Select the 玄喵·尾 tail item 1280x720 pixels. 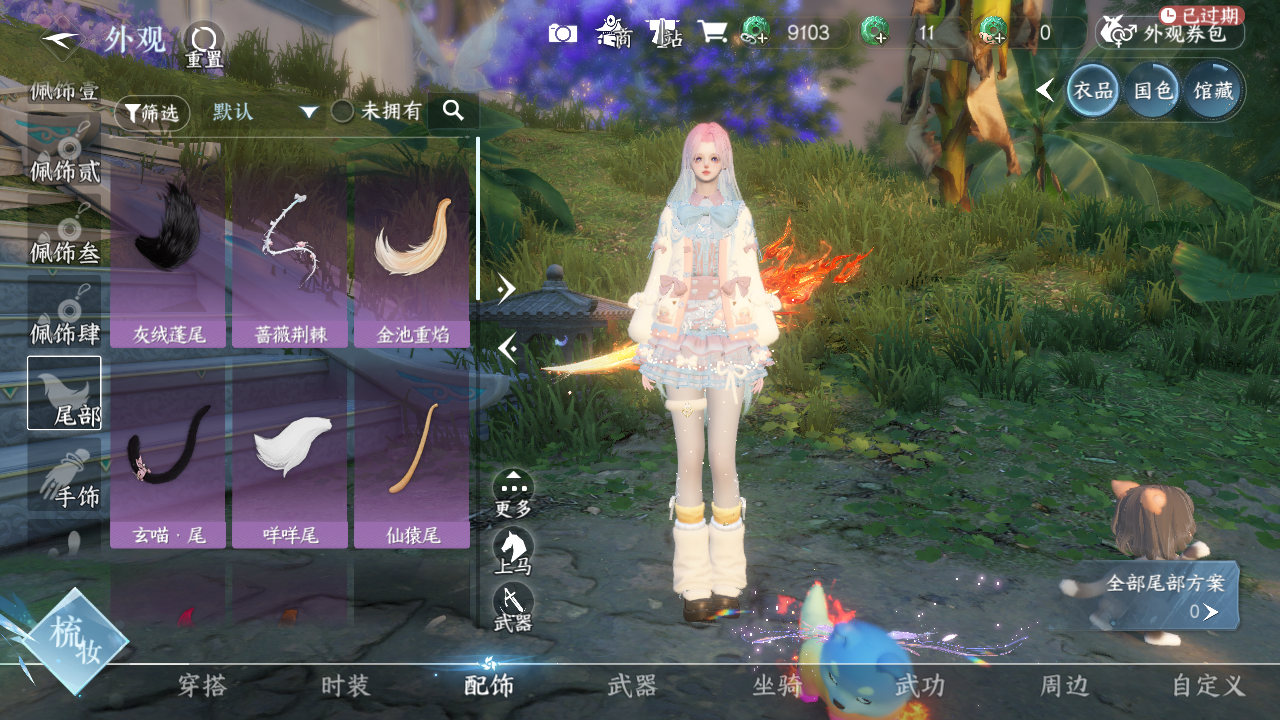[x=169, y=462]
